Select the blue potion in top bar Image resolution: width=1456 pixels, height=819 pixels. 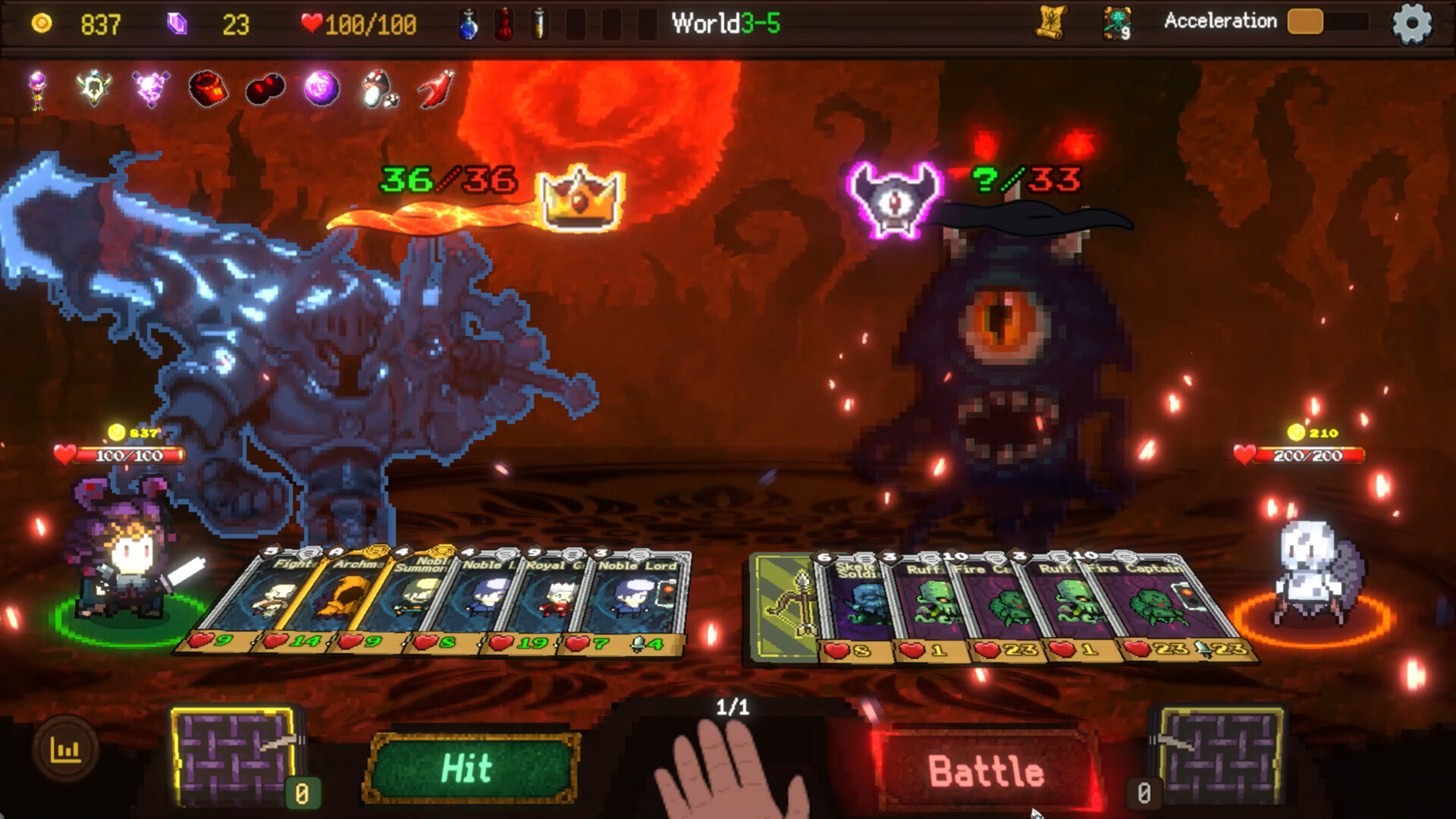click(468, 24)
